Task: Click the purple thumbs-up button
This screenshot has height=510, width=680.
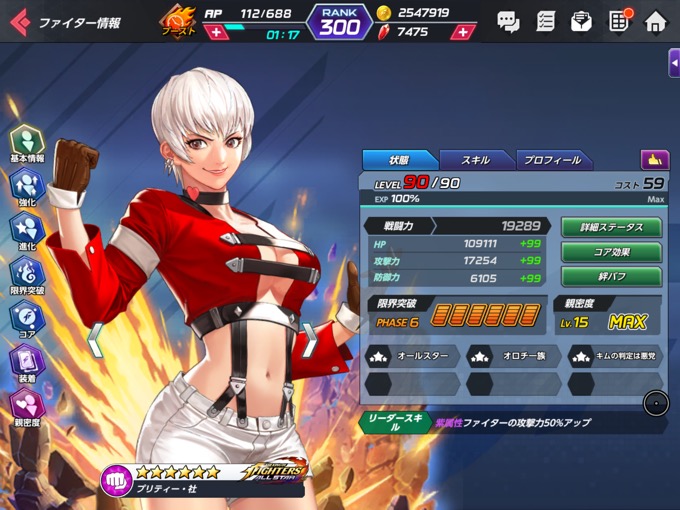Action: (x=655, y=159)
